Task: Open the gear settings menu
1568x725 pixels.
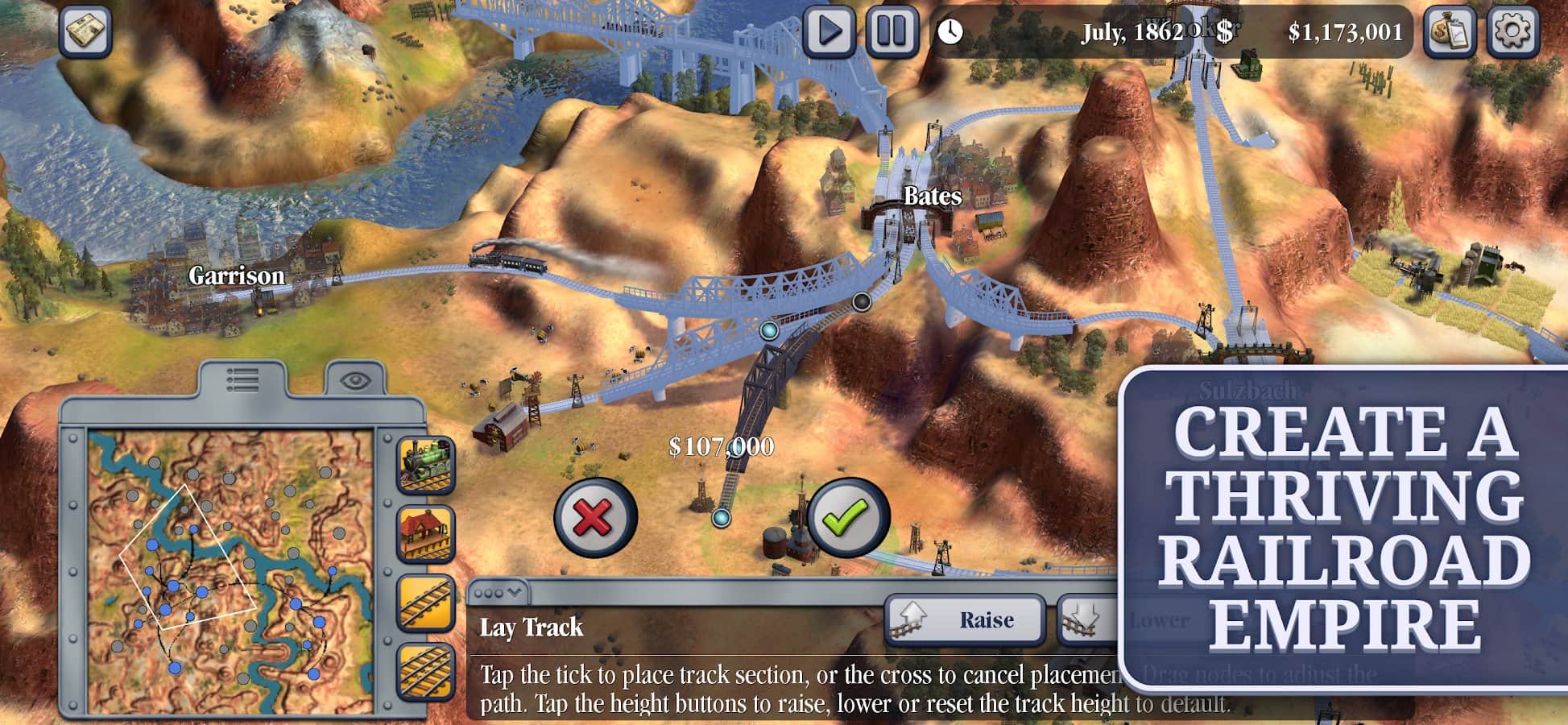Action: pyautogui.click(x=1512, y=31)
